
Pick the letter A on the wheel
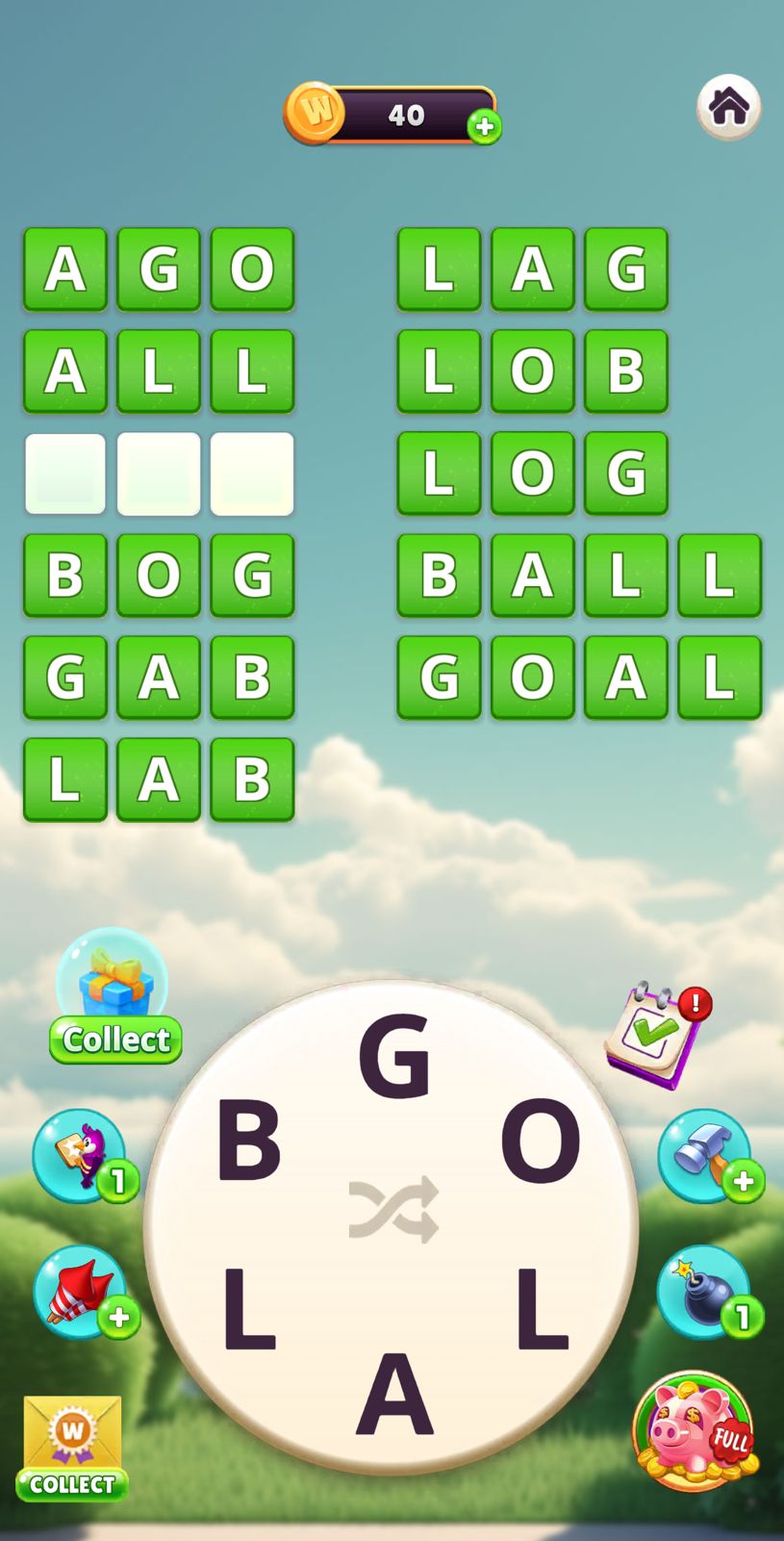click(x=393, y=1394)
